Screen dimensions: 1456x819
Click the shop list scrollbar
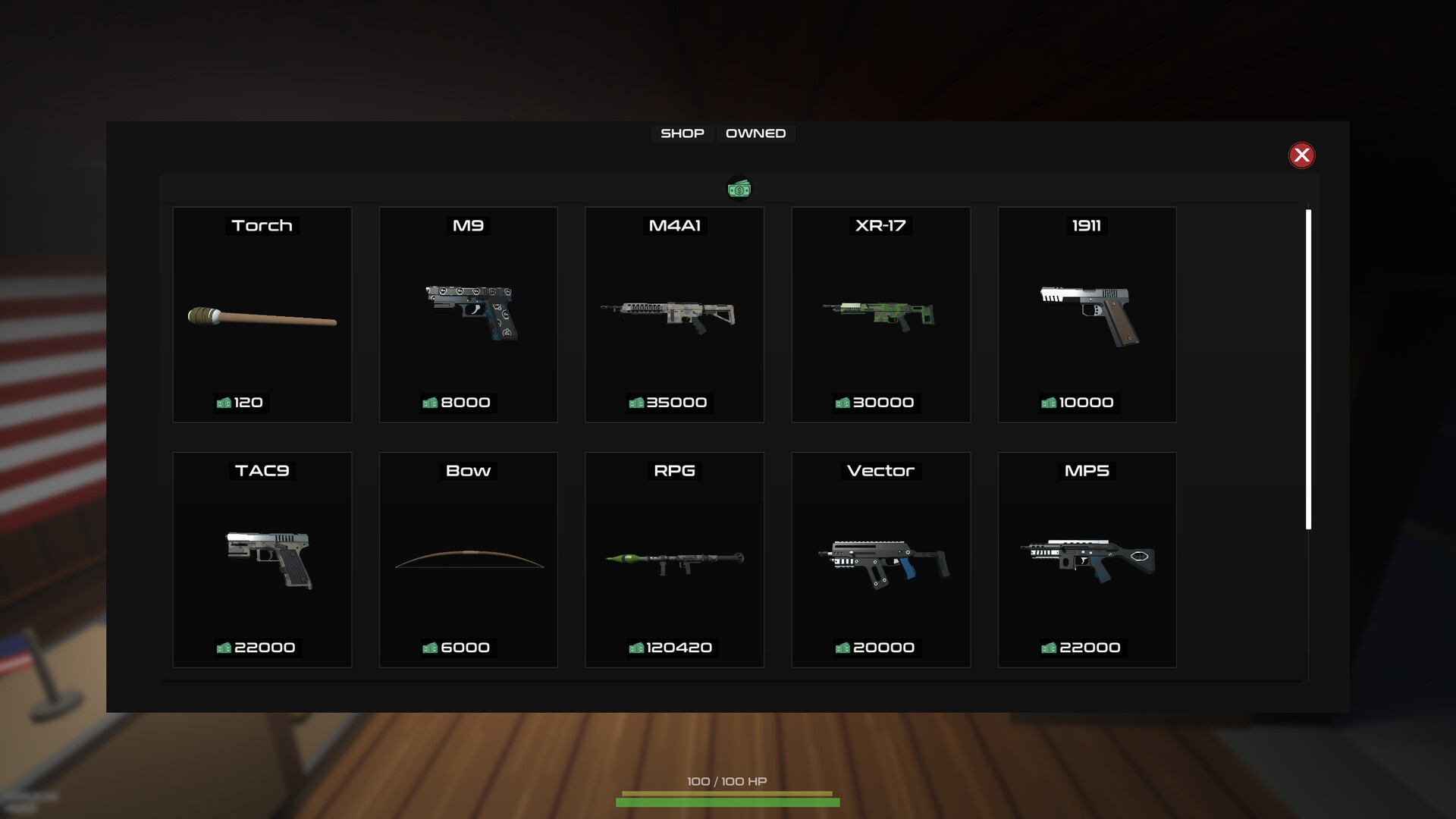[1308, 369]
